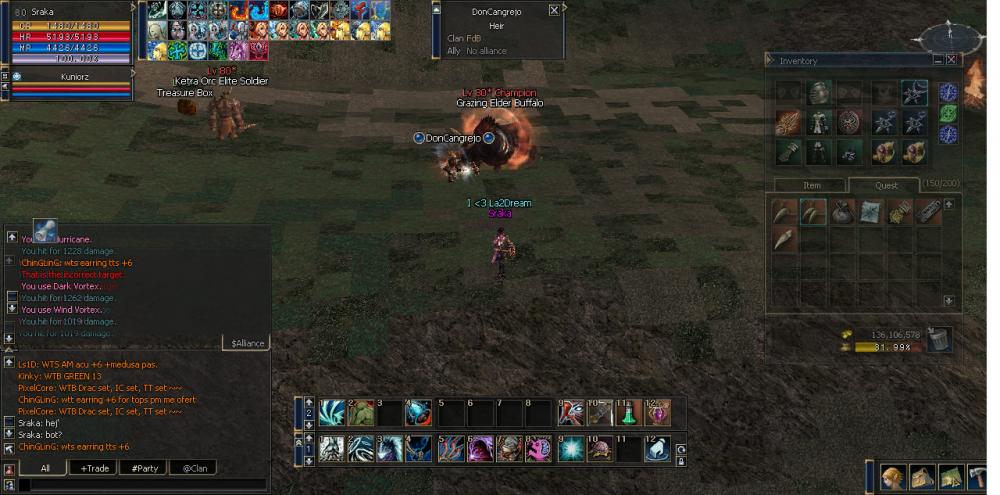The width and height of the screenshot is (1000, 495).
Task: Activate the pink pig skill on the hotbar
Action: (x=539, y=449)
